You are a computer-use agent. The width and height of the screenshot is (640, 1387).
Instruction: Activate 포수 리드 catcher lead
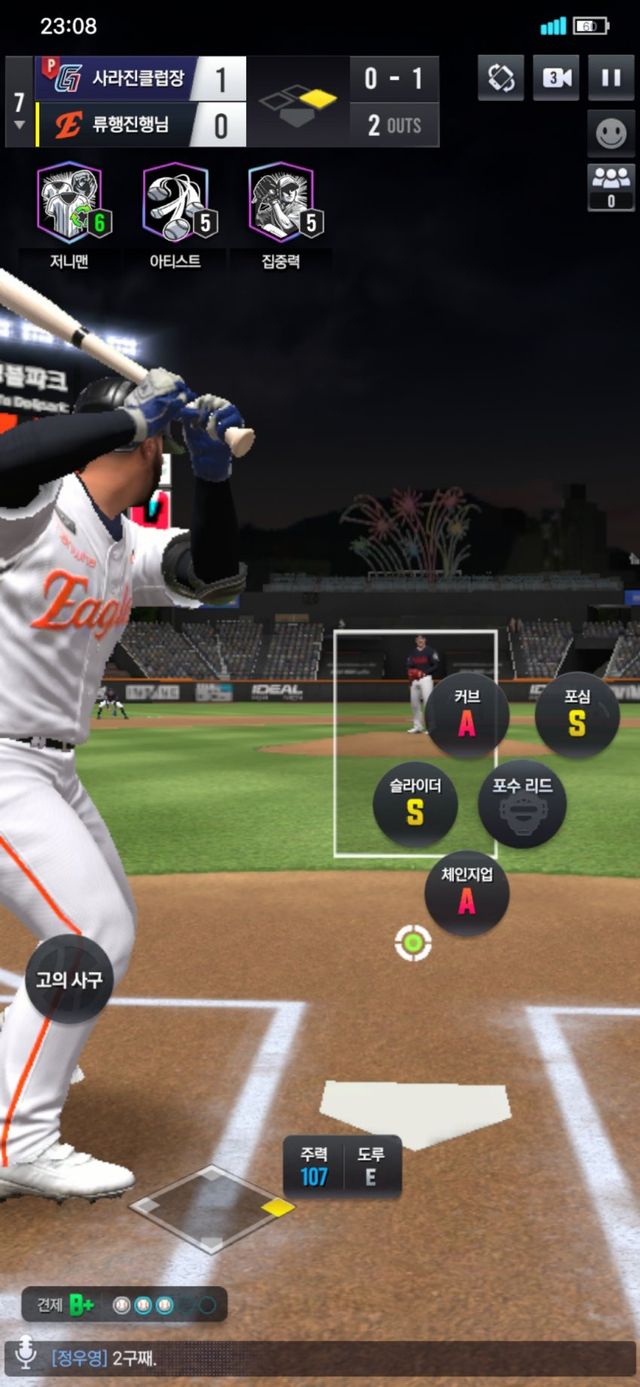(x=522, y=803)
